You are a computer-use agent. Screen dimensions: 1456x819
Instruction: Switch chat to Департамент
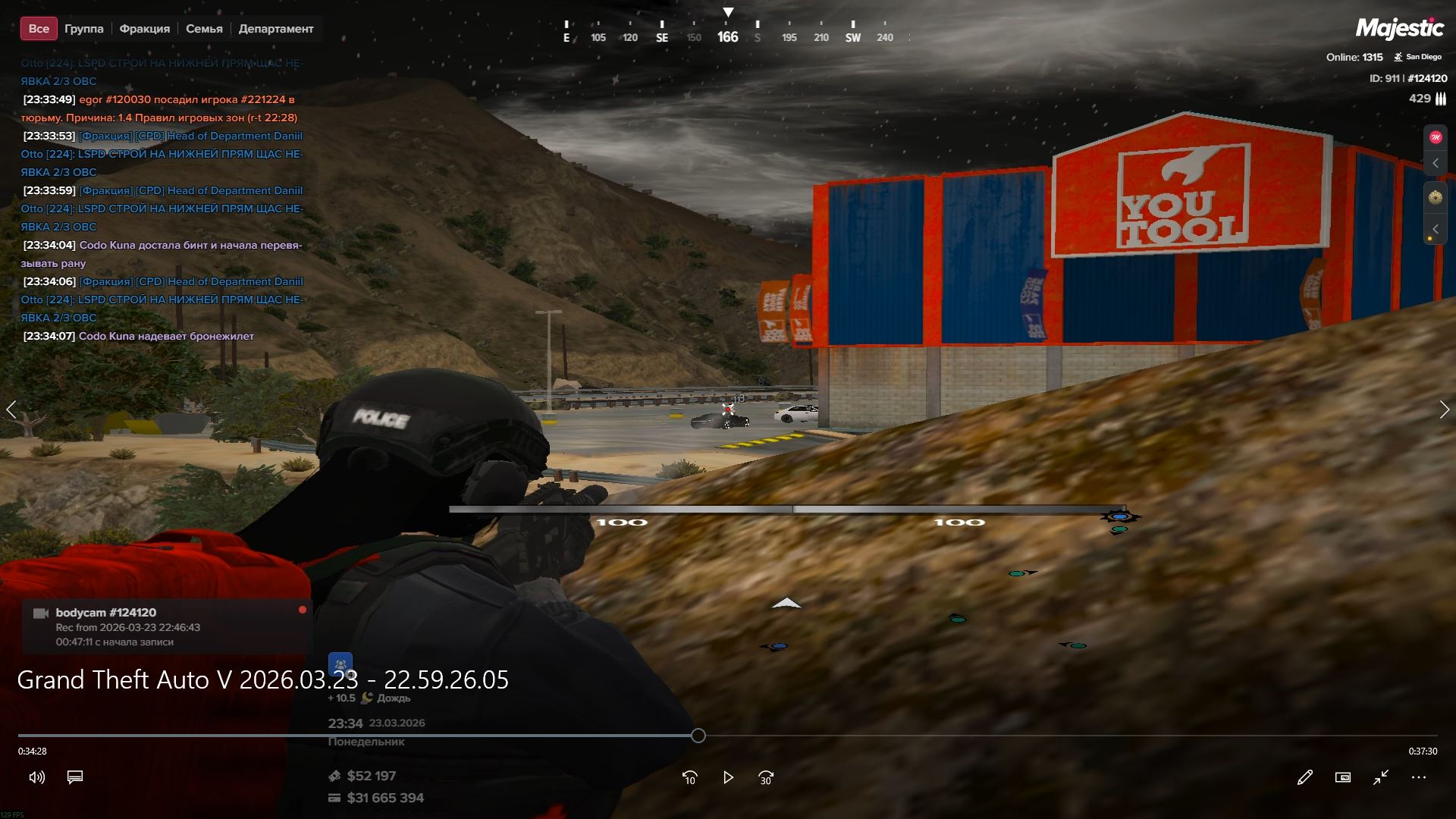coord(275,29)
